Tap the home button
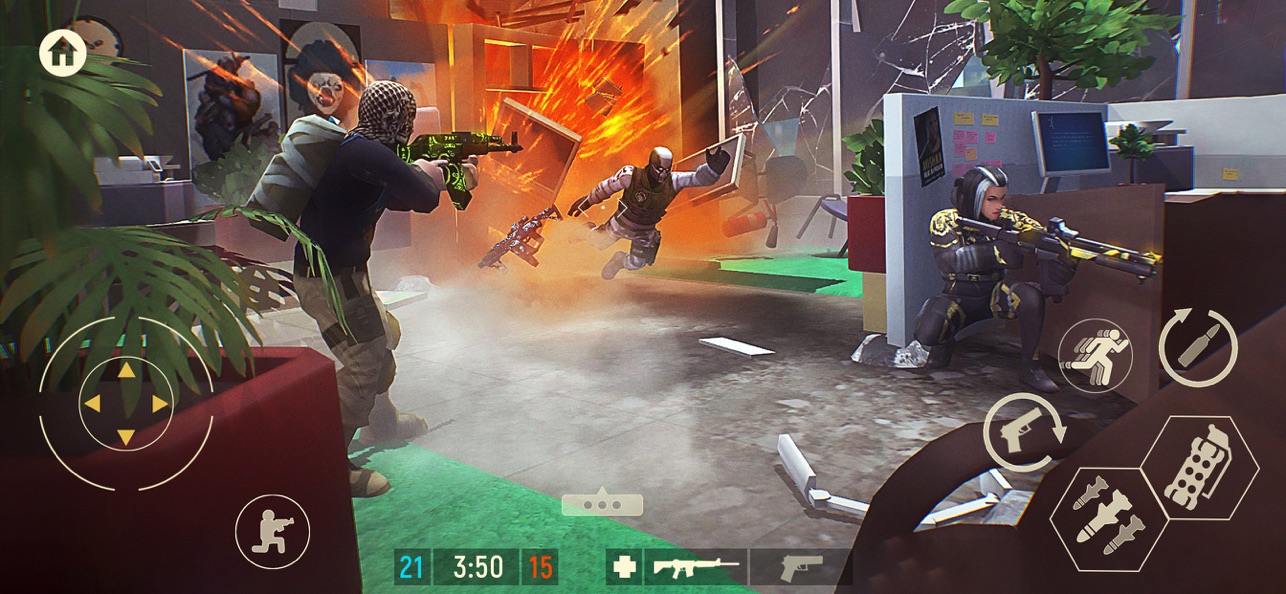Viewport: 1286px width, 594px height. click(x=62, y=53)
